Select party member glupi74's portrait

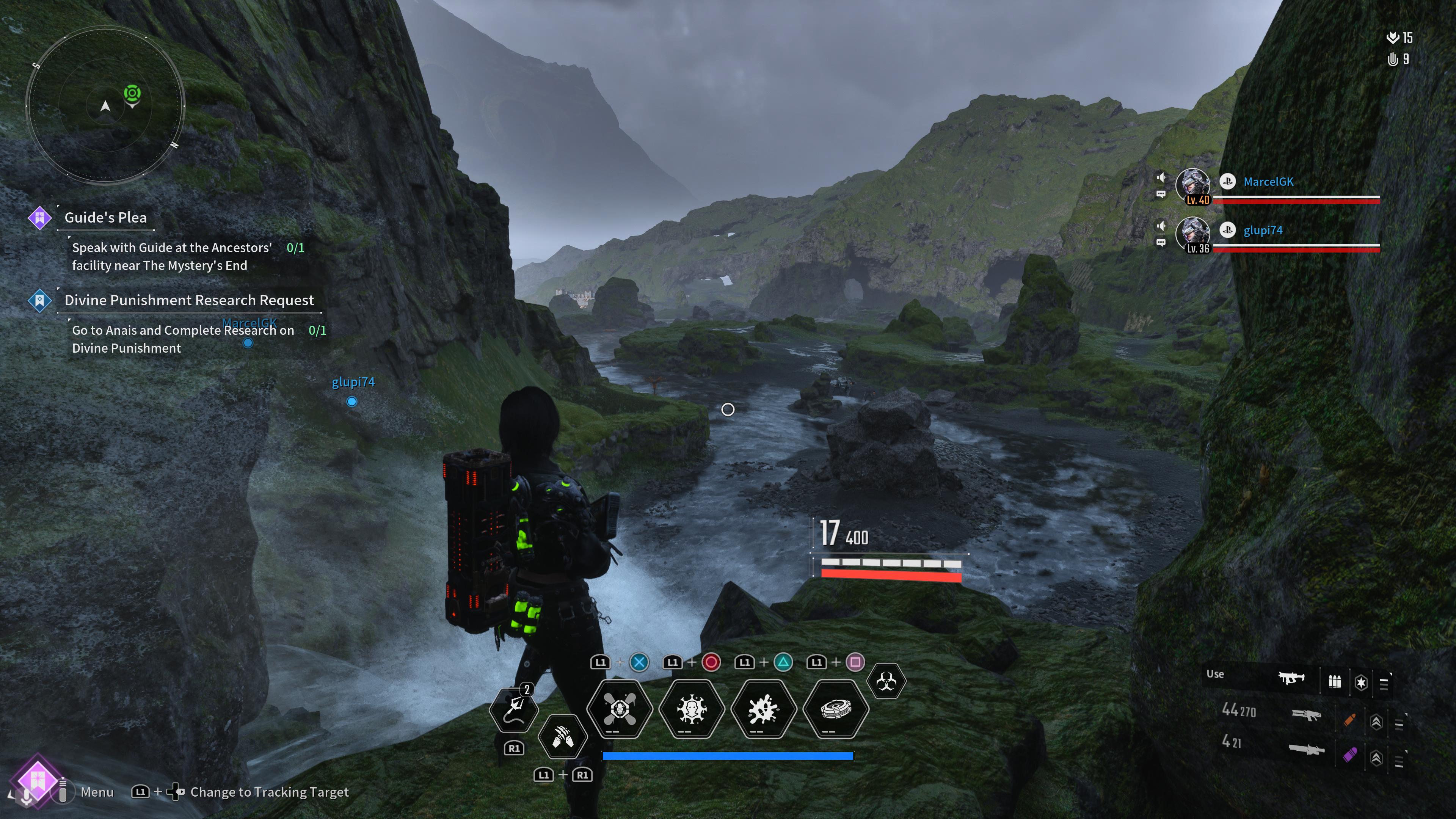tap(1192, 234)
